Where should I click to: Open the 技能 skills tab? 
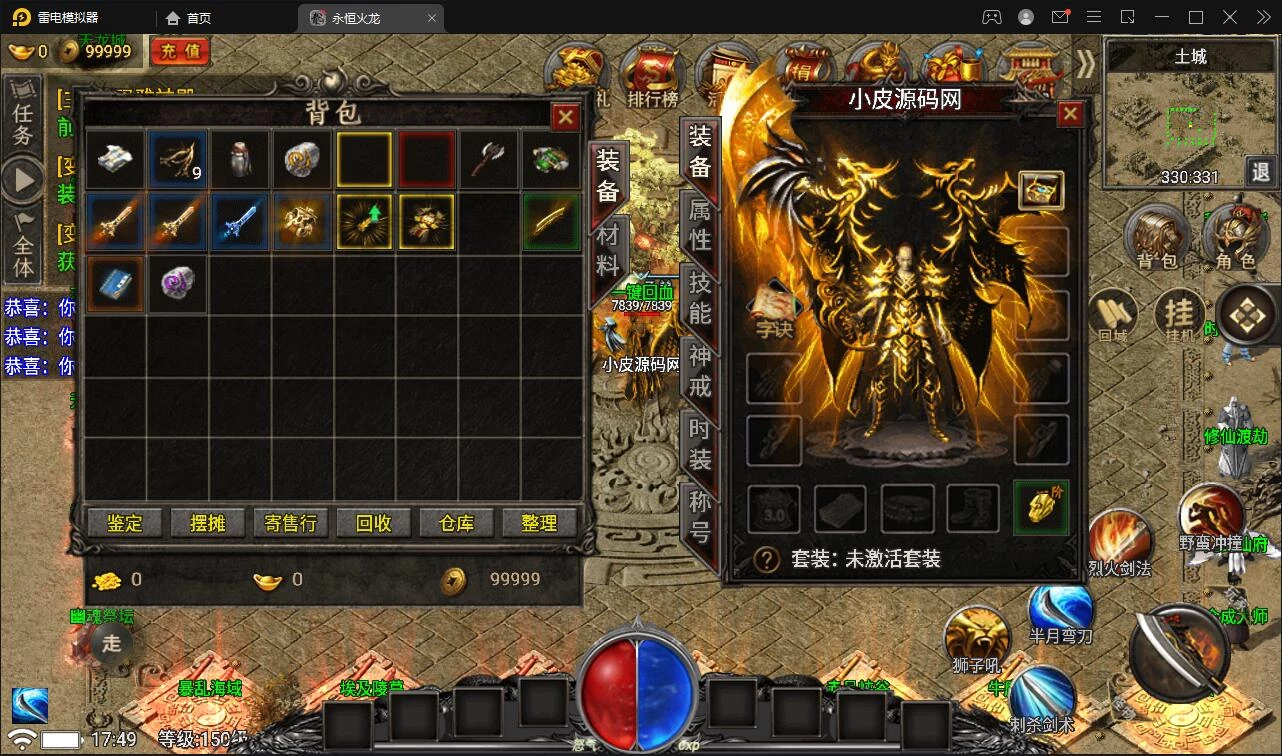tap(700, 297)
